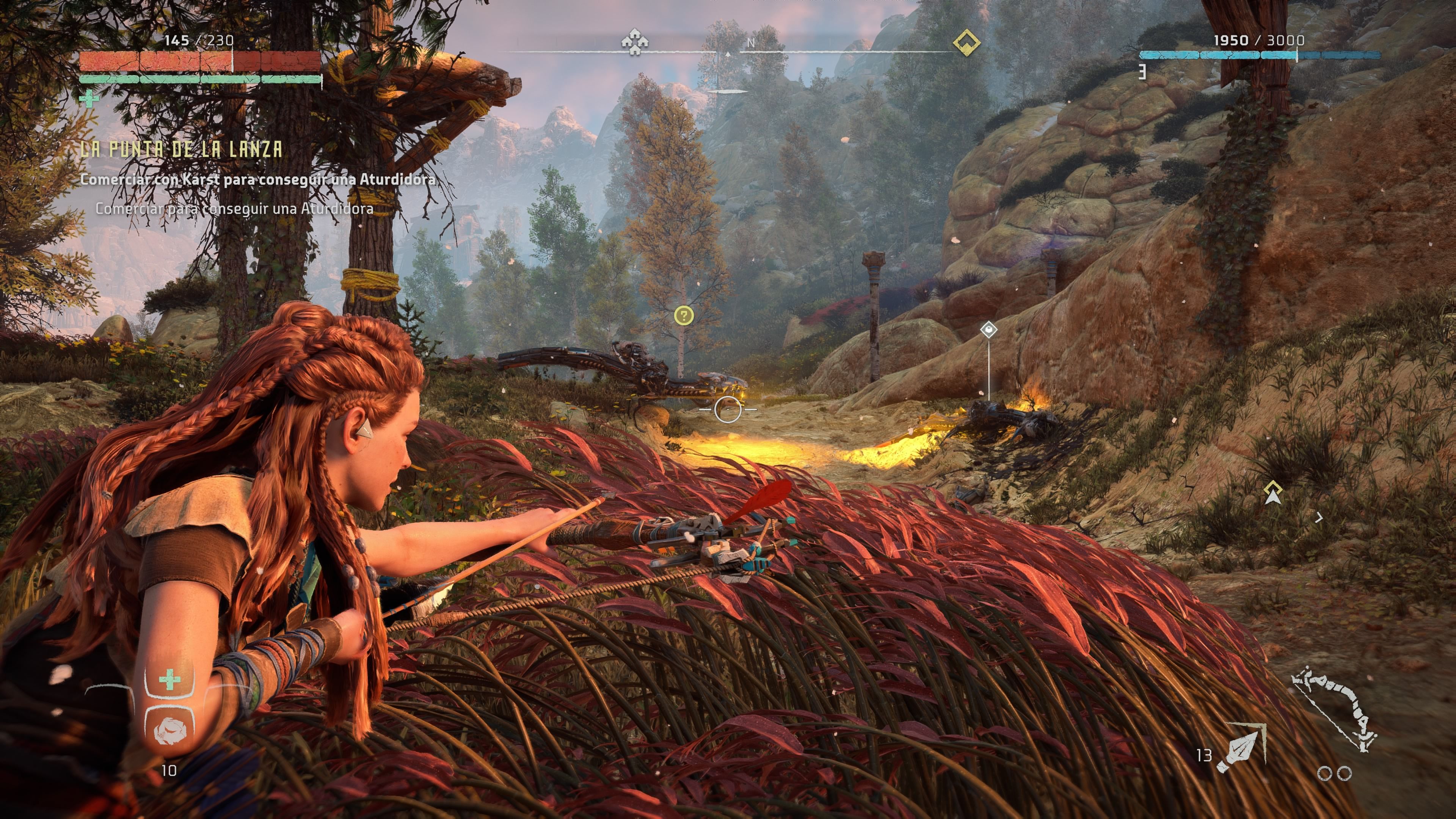The height and width of the screenshot is (819, 1456).
Task: Select the arrow-cluster icon on the compass
Action: tap(634, 42)
